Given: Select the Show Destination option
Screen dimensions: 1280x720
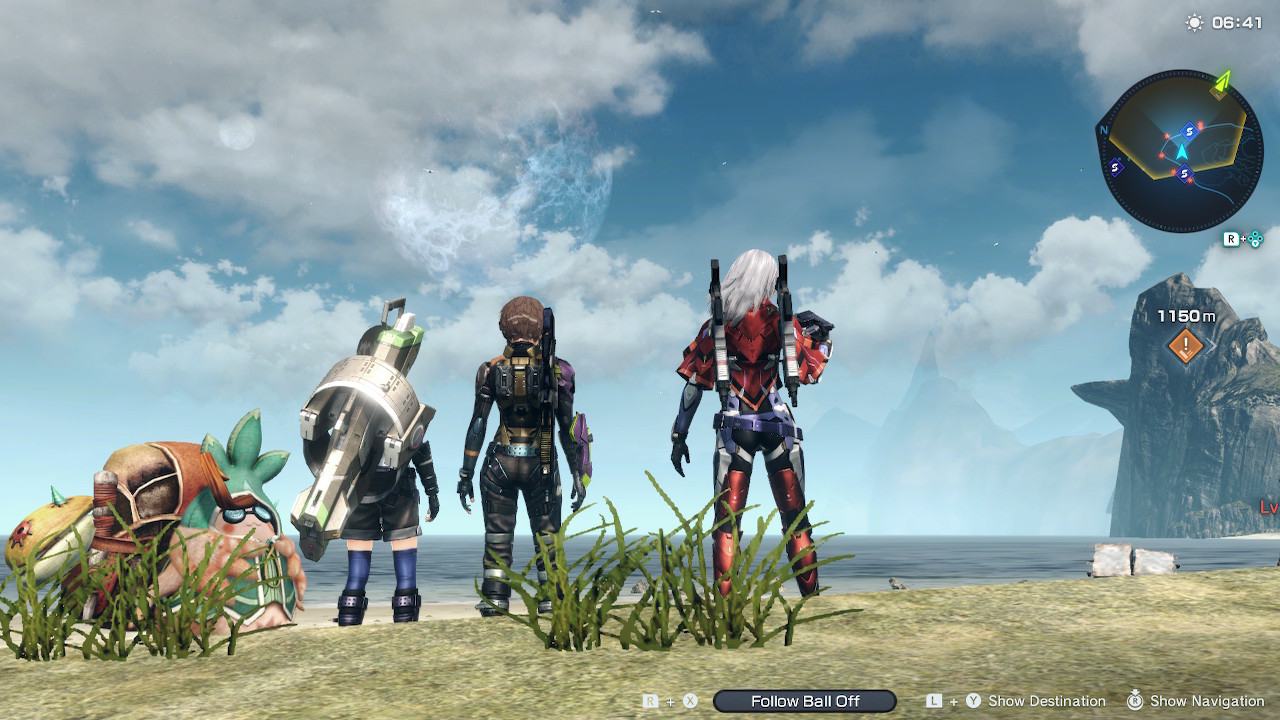Looking at the screenshot, I should (1046, 701).
